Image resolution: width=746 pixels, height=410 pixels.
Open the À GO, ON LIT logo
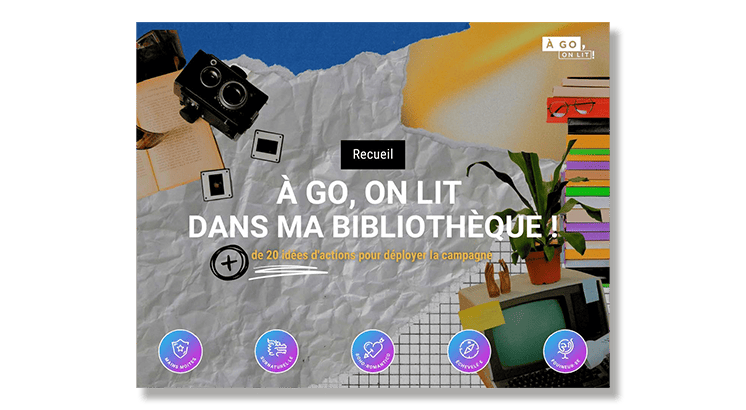tap(567, 47)
